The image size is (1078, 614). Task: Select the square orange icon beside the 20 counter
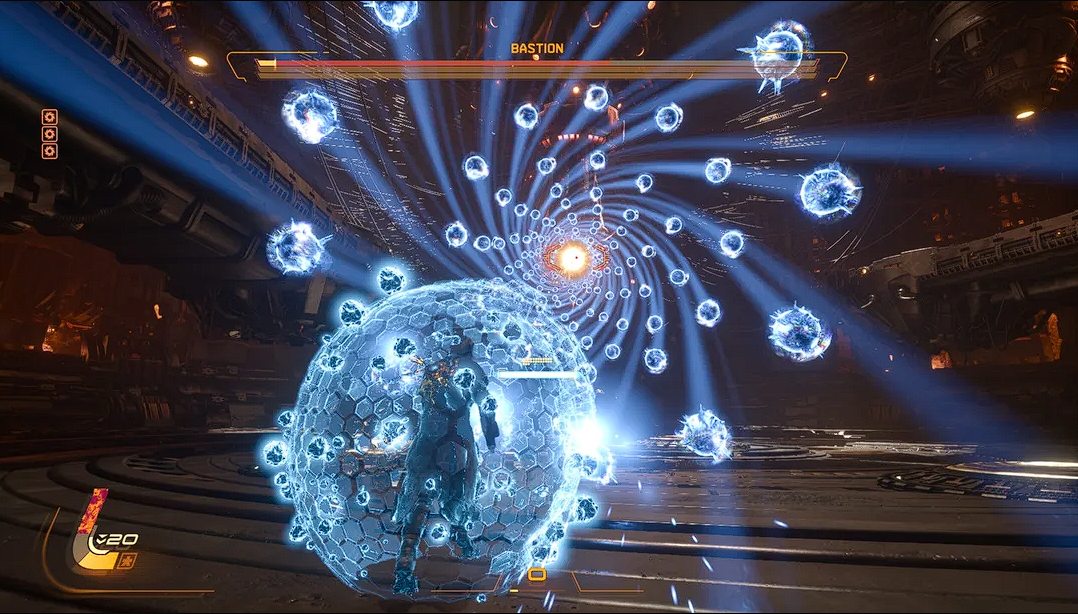(x=127, y=560)
